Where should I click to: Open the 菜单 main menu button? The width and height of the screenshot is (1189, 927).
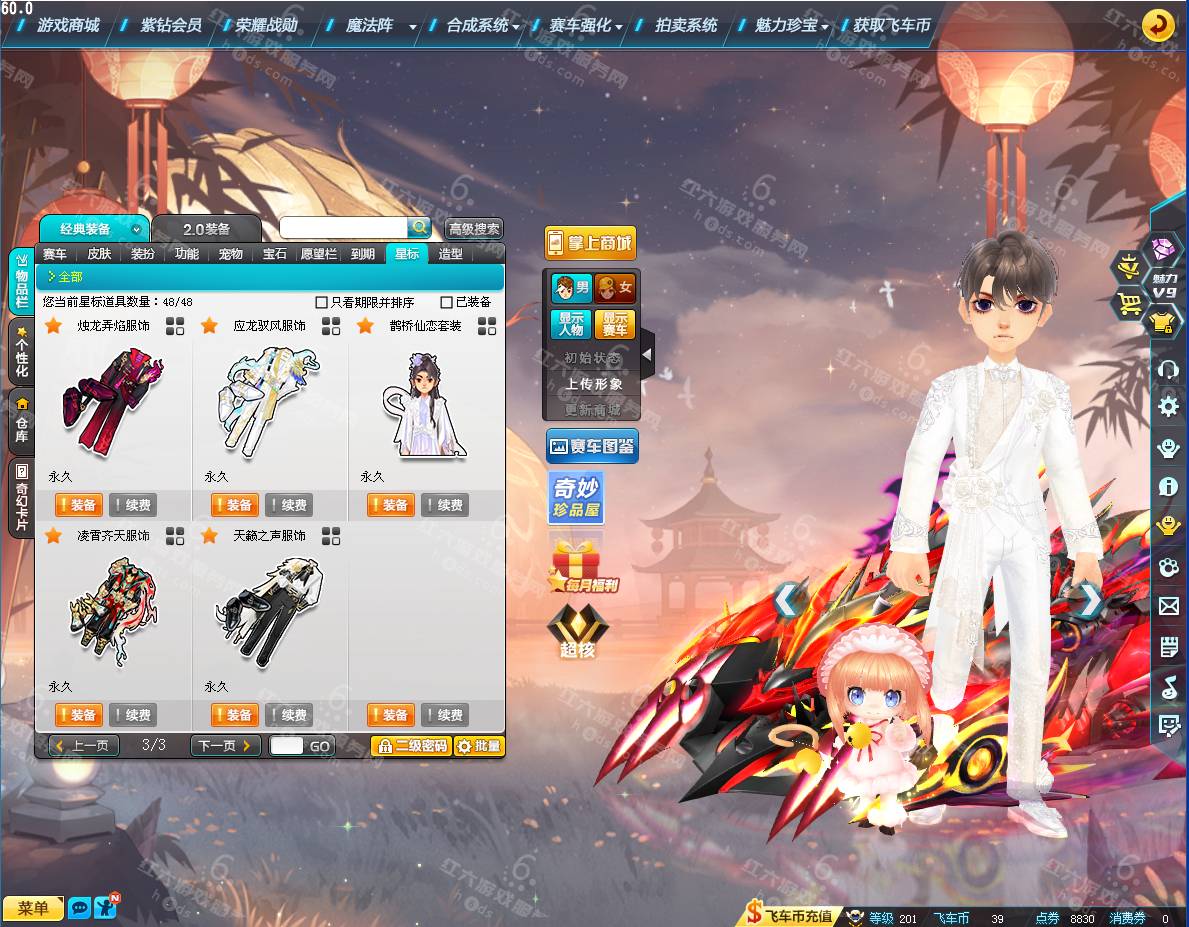point(33,908)
